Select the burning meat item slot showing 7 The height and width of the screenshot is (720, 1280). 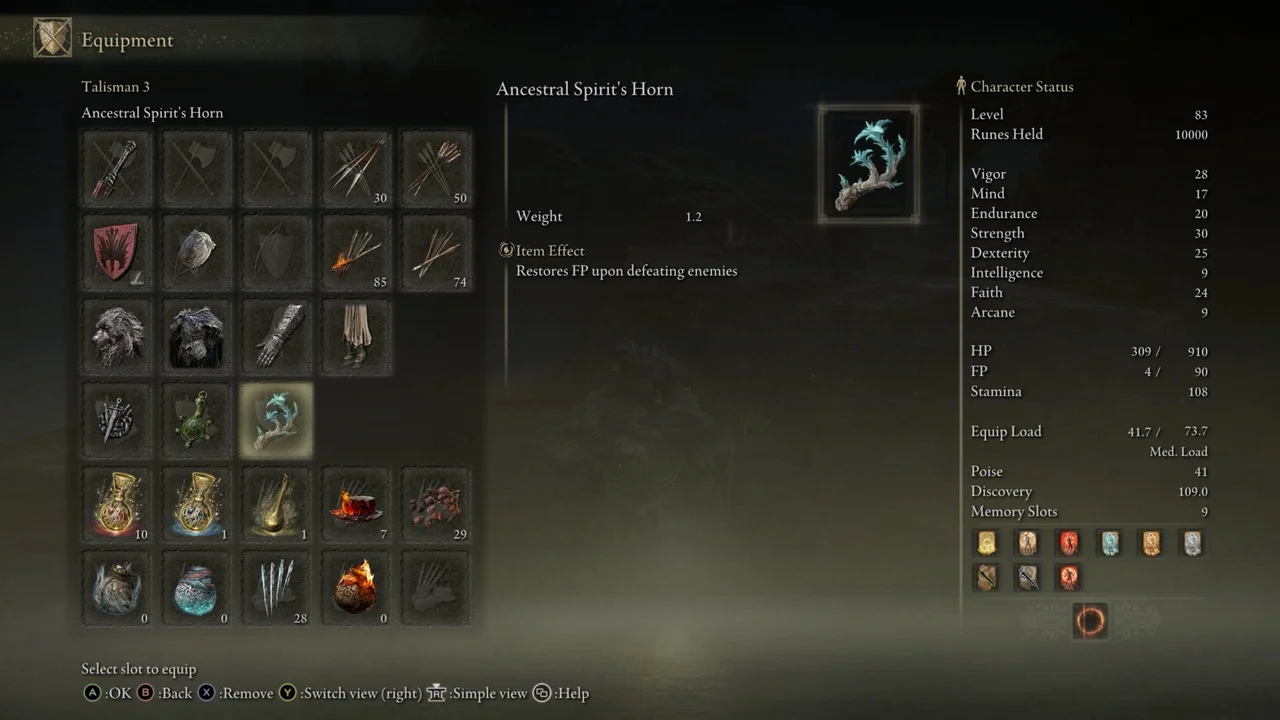coord(355,505)
